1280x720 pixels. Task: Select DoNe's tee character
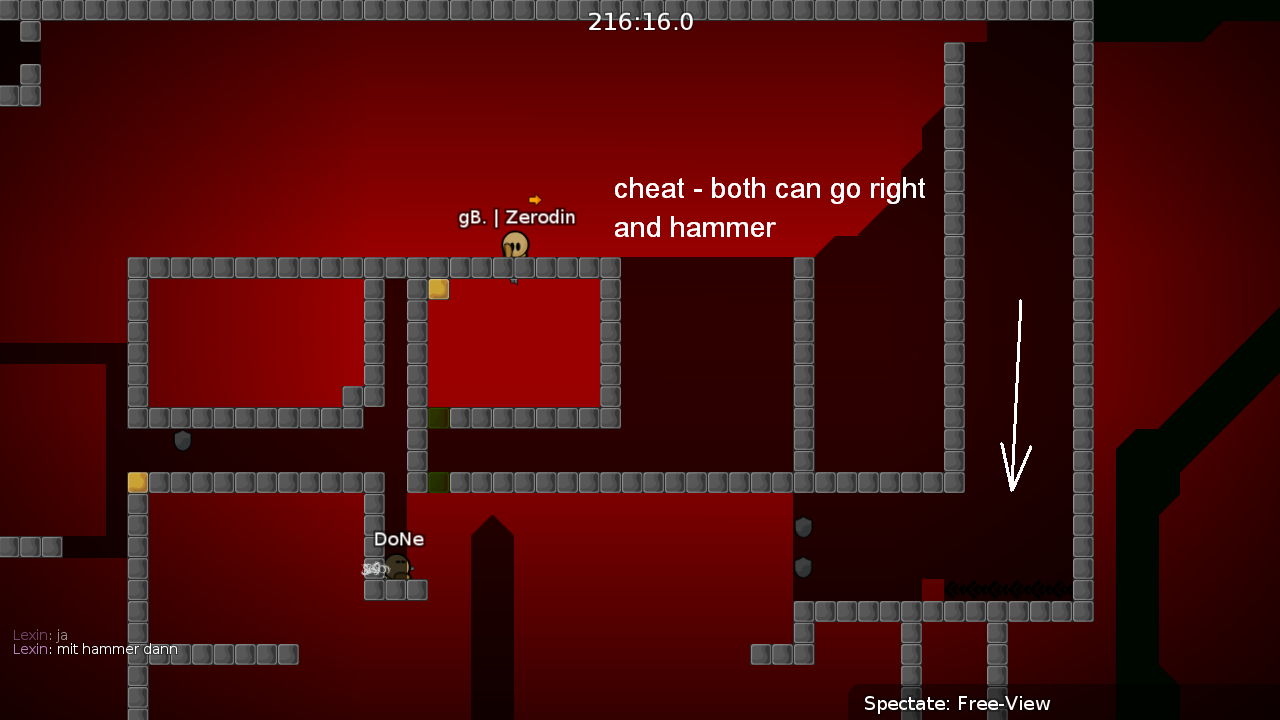398,567
